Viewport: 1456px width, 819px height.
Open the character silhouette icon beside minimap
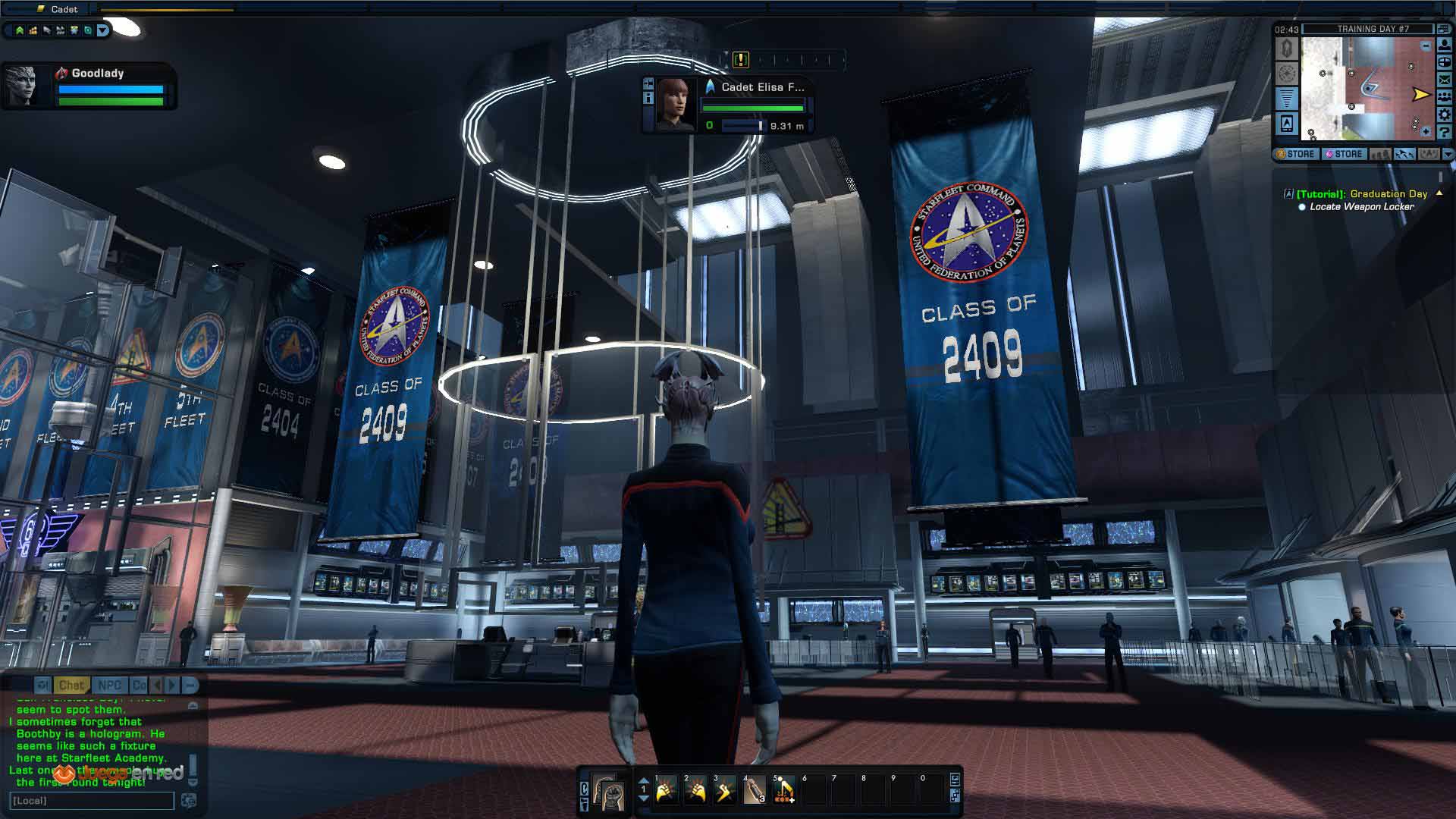pyautogui.click(x=1445, y=44)
